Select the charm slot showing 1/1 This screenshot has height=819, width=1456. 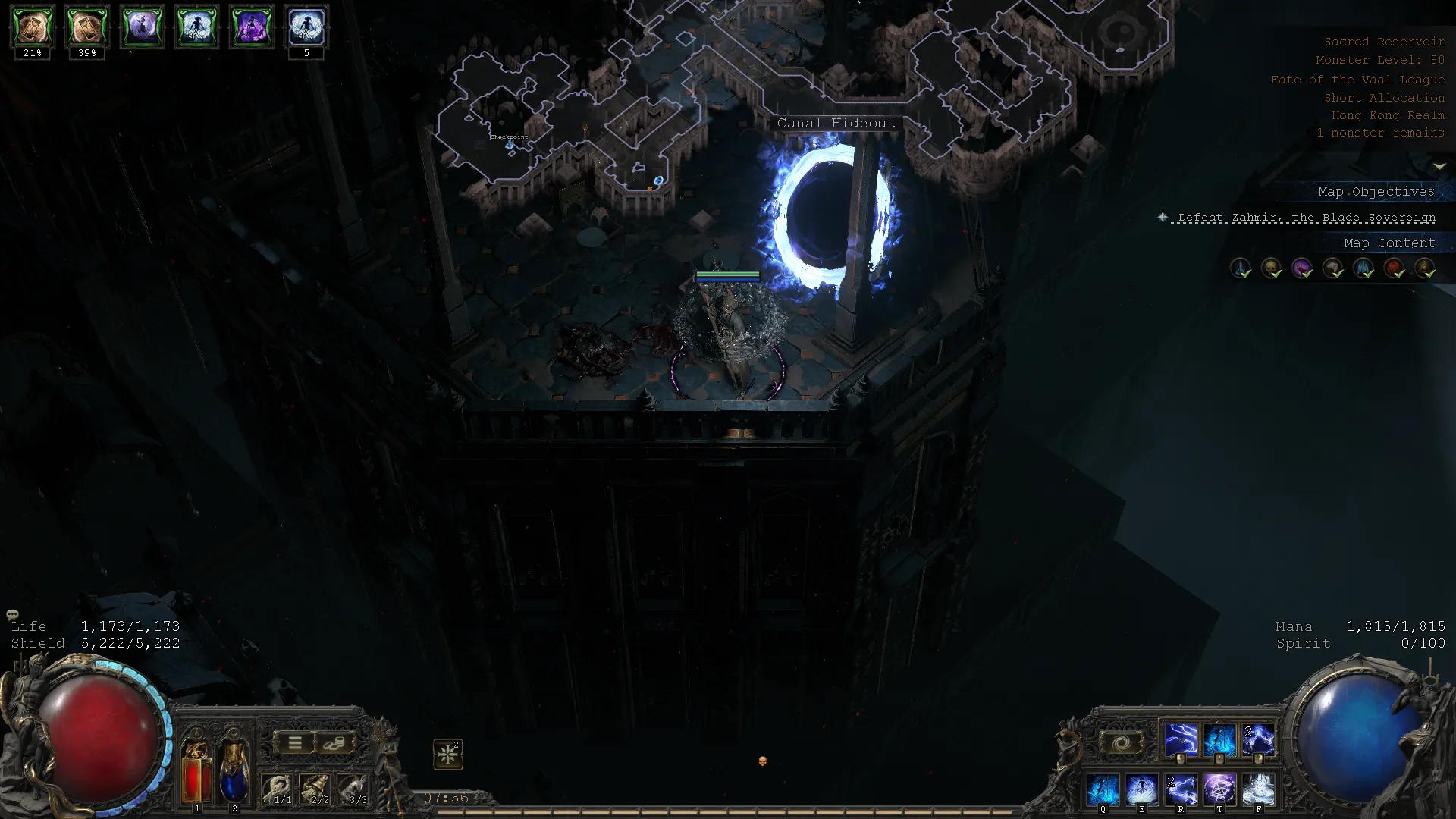(278, 789)
